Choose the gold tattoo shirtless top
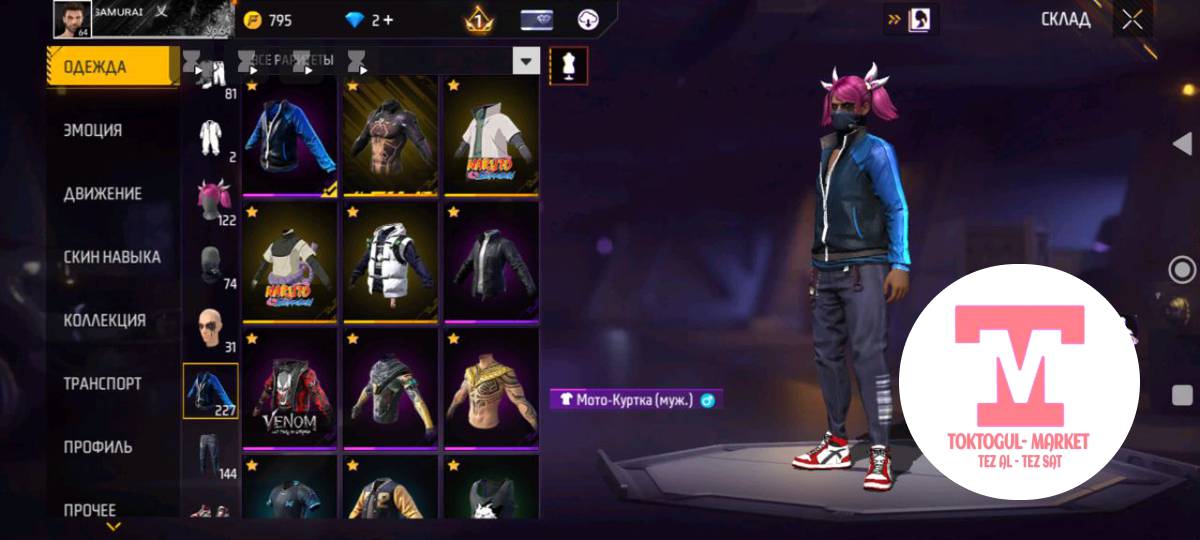The width and height of the screenshot is (1200, 540). (491, 390)
